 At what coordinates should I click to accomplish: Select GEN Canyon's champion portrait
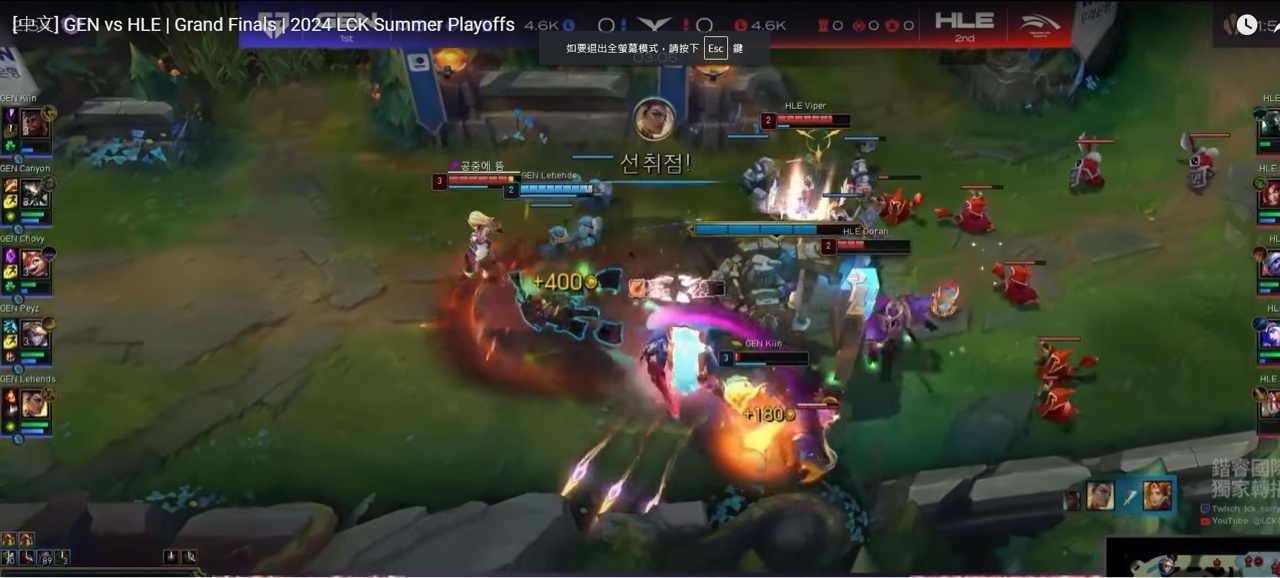(35, 194)
